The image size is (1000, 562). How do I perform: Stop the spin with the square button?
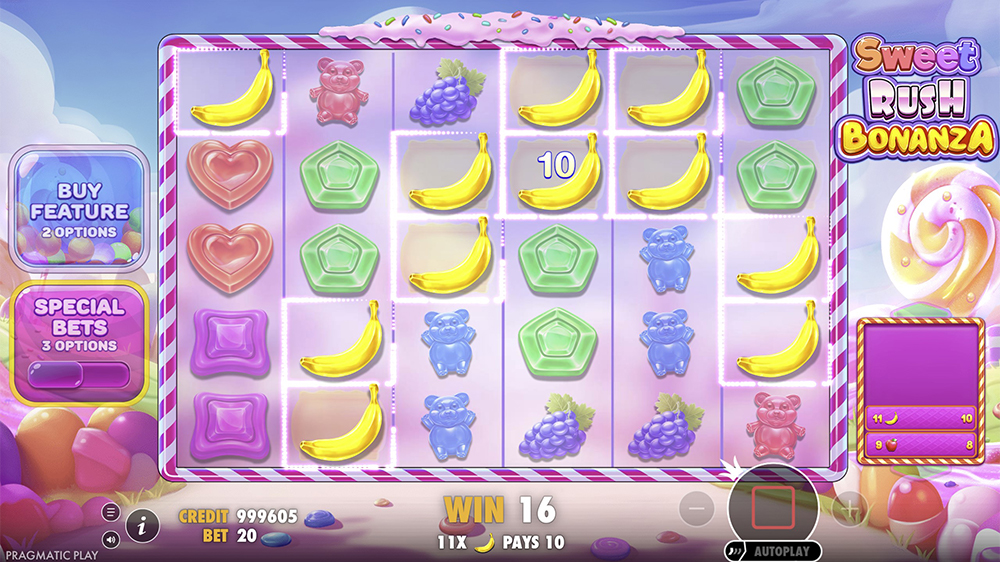tap(775, 506)
